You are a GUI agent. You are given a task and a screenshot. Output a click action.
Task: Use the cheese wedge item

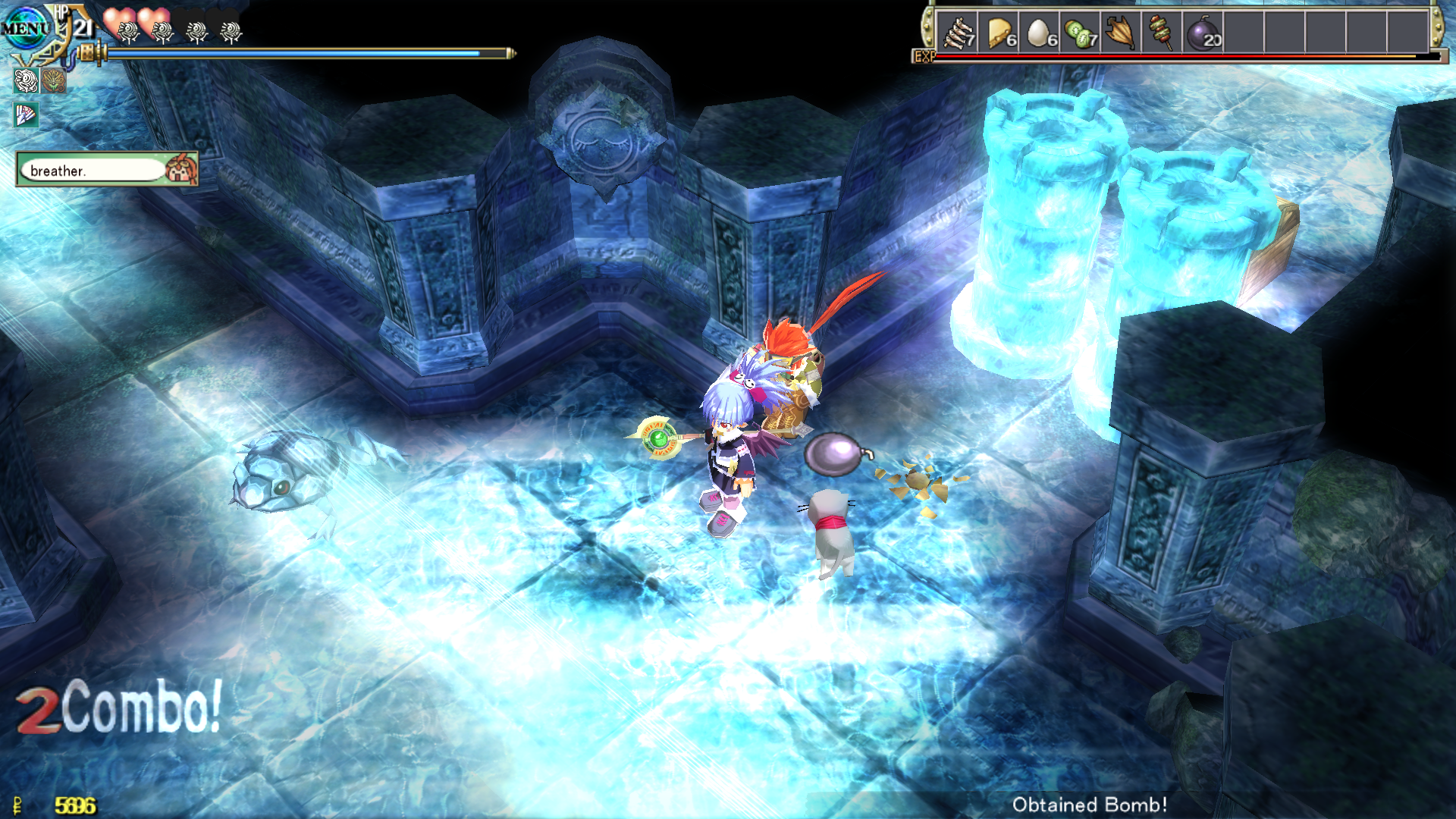pyautogui.click(x=999, y=33)
